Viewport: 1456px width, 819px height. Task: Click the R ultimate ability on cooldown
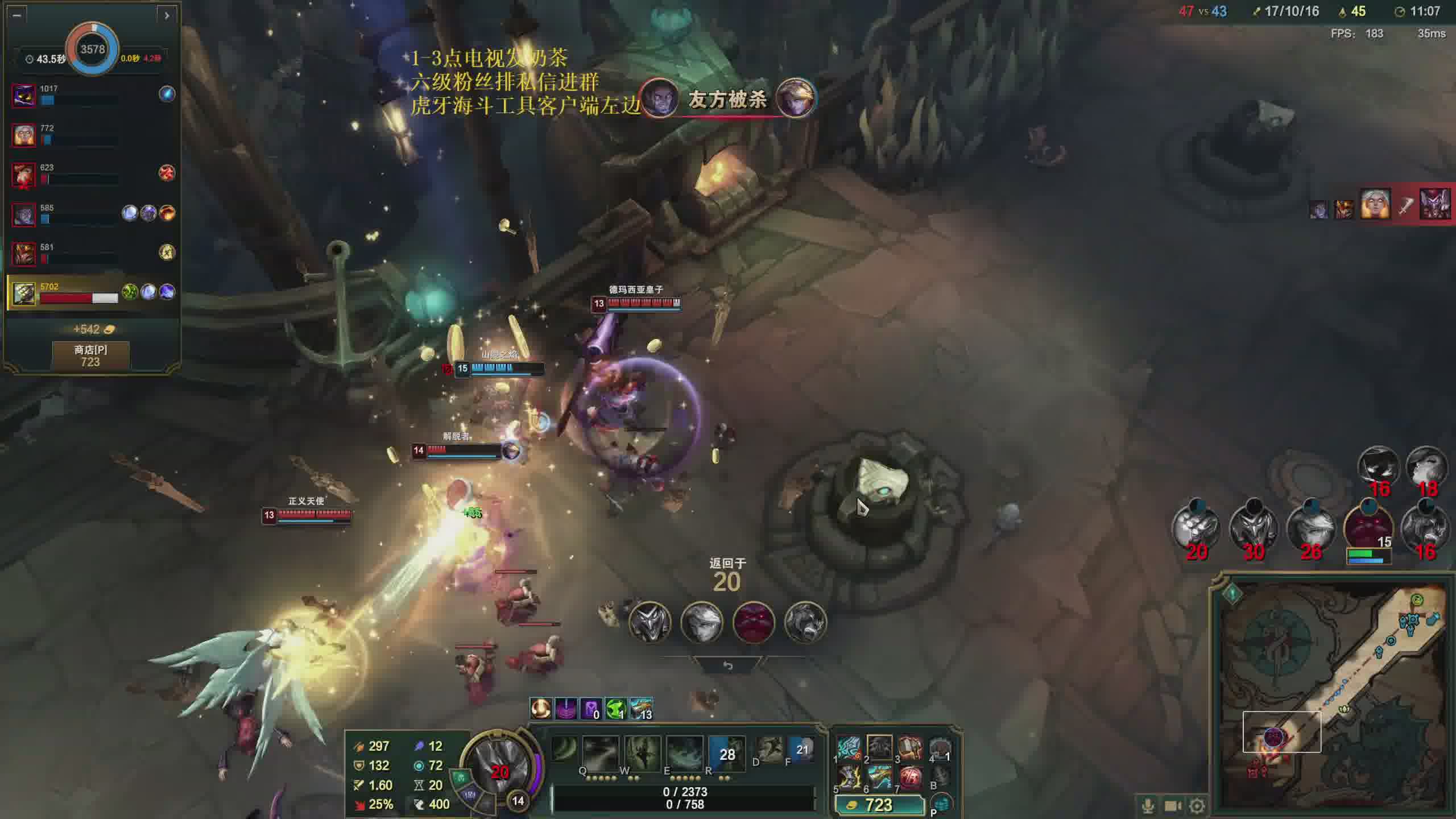coord(726,753)
